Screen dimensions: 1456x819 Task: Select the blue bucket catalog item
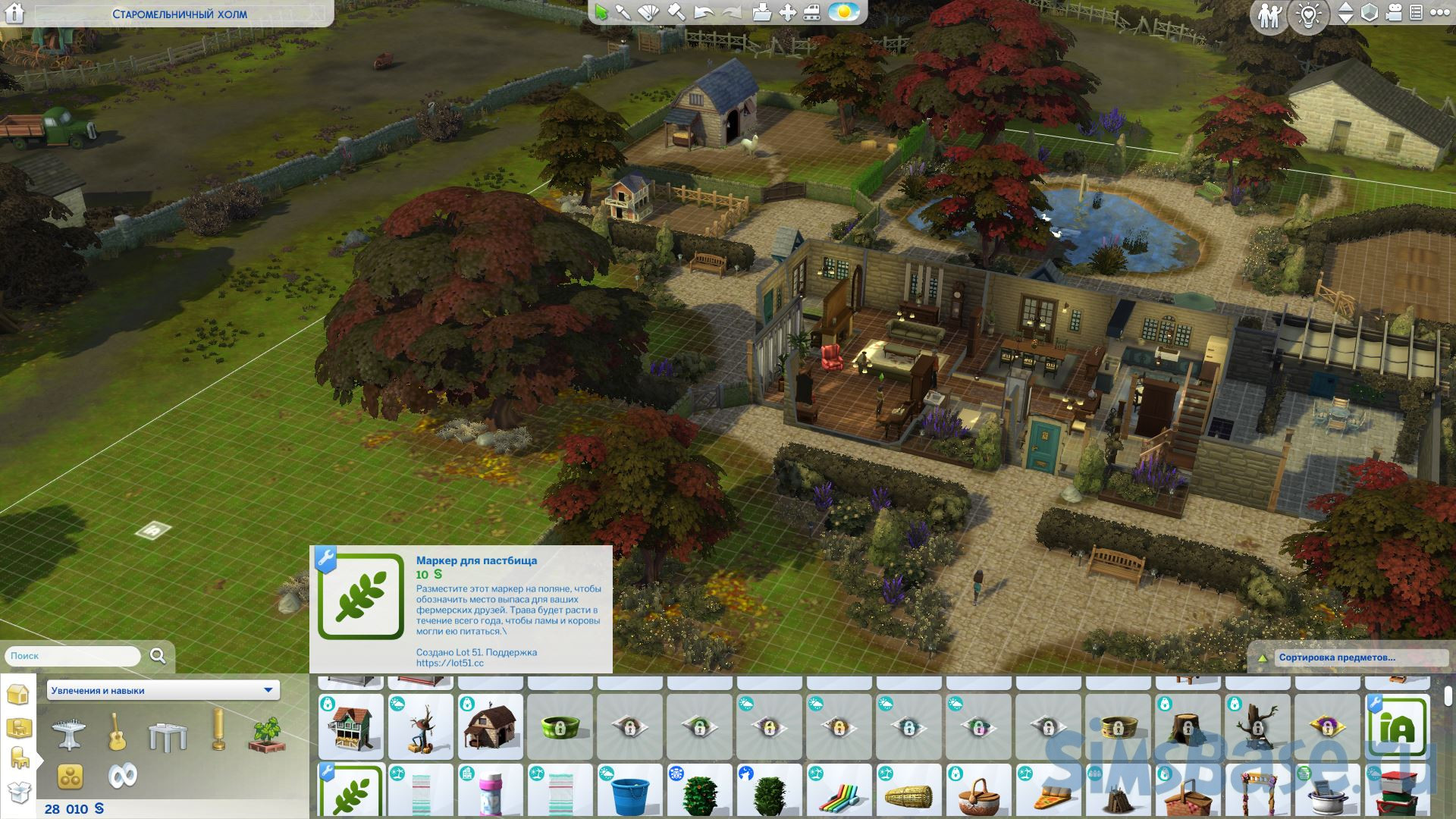[x=629, y=792]
